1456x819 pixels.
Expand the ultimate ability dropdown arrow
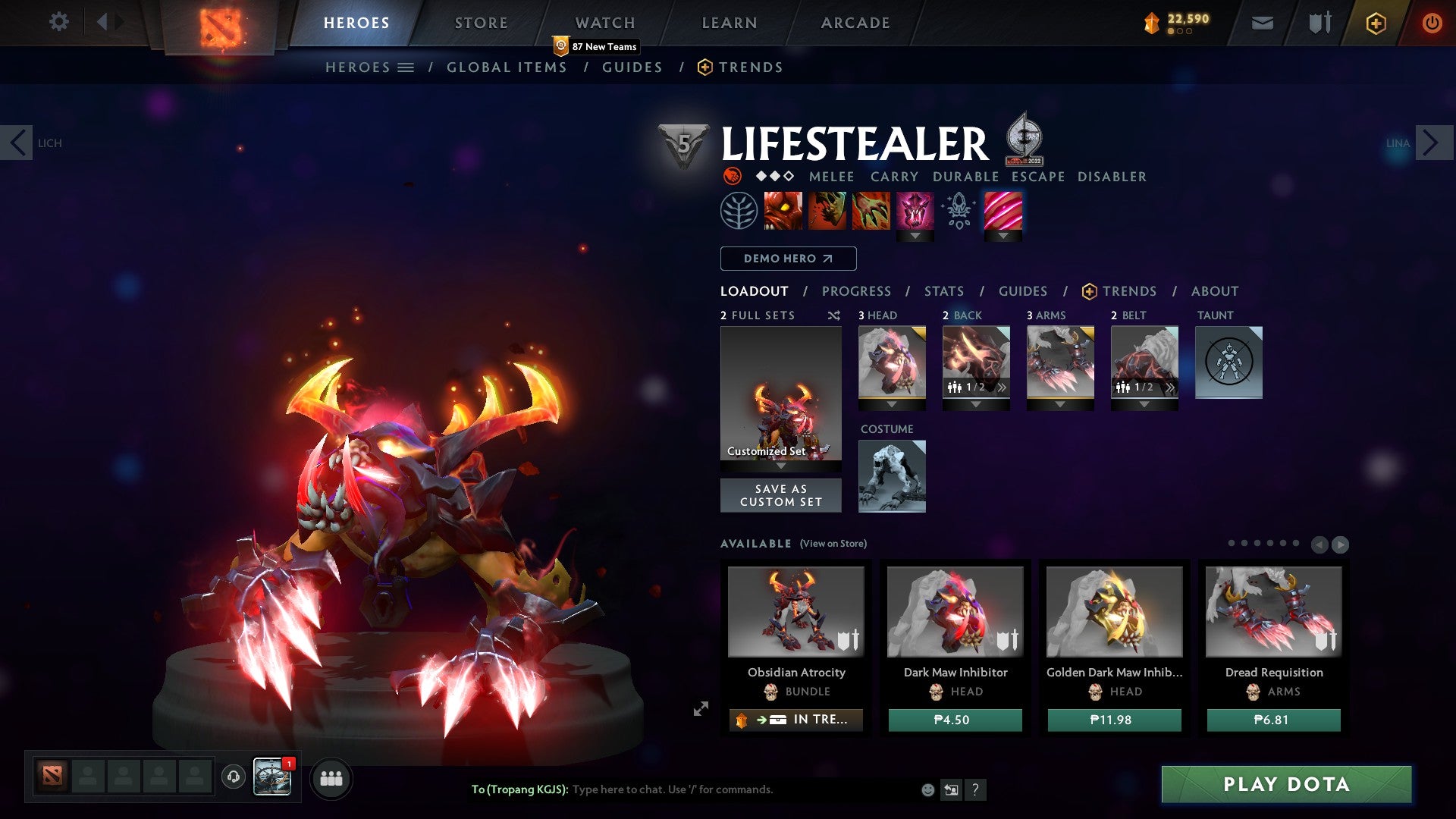point(915,237)
